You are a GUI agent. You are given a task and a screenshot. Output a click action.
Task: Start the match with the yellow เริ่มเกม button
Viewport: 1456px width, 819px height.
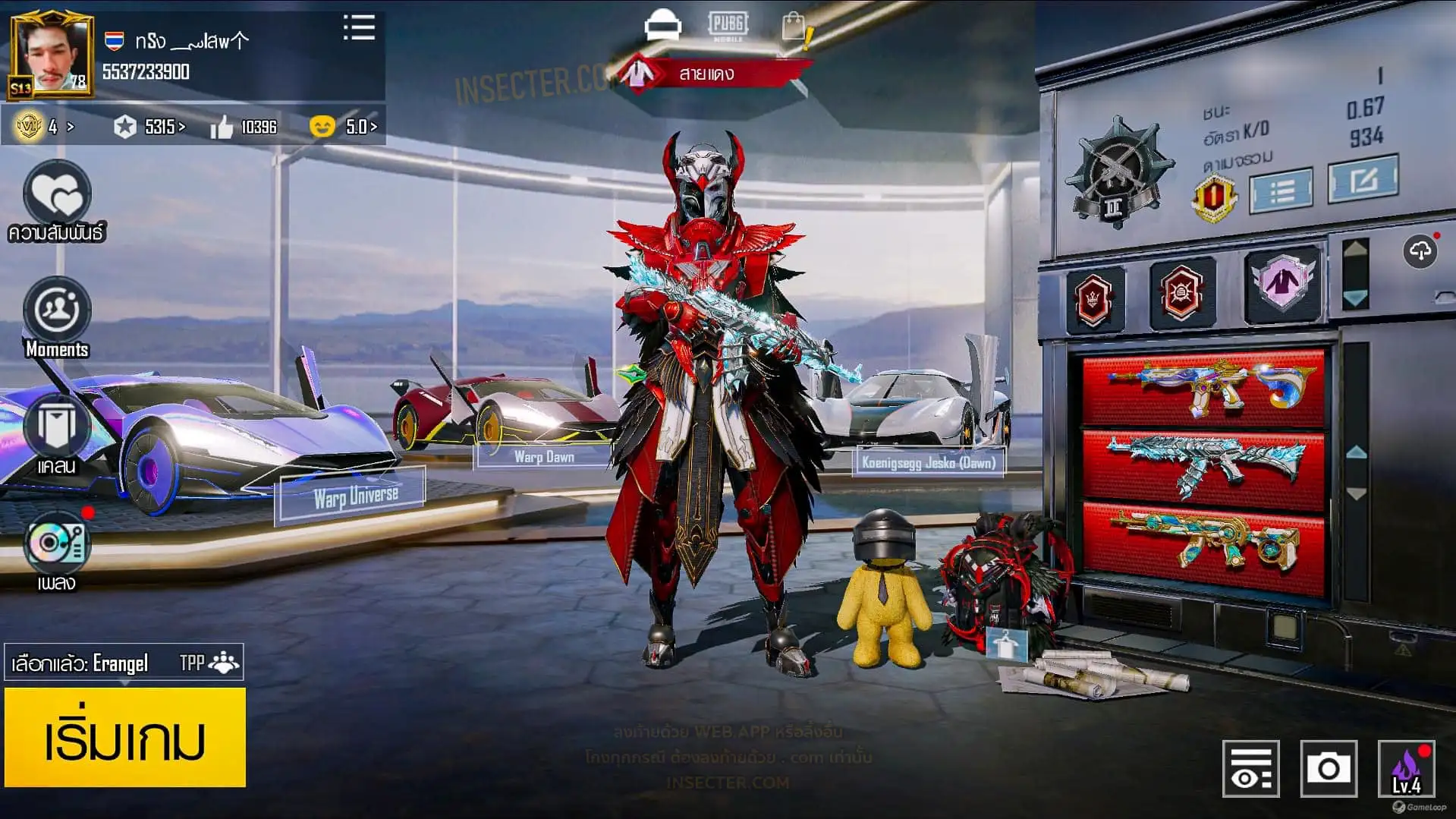coord(125,737)
